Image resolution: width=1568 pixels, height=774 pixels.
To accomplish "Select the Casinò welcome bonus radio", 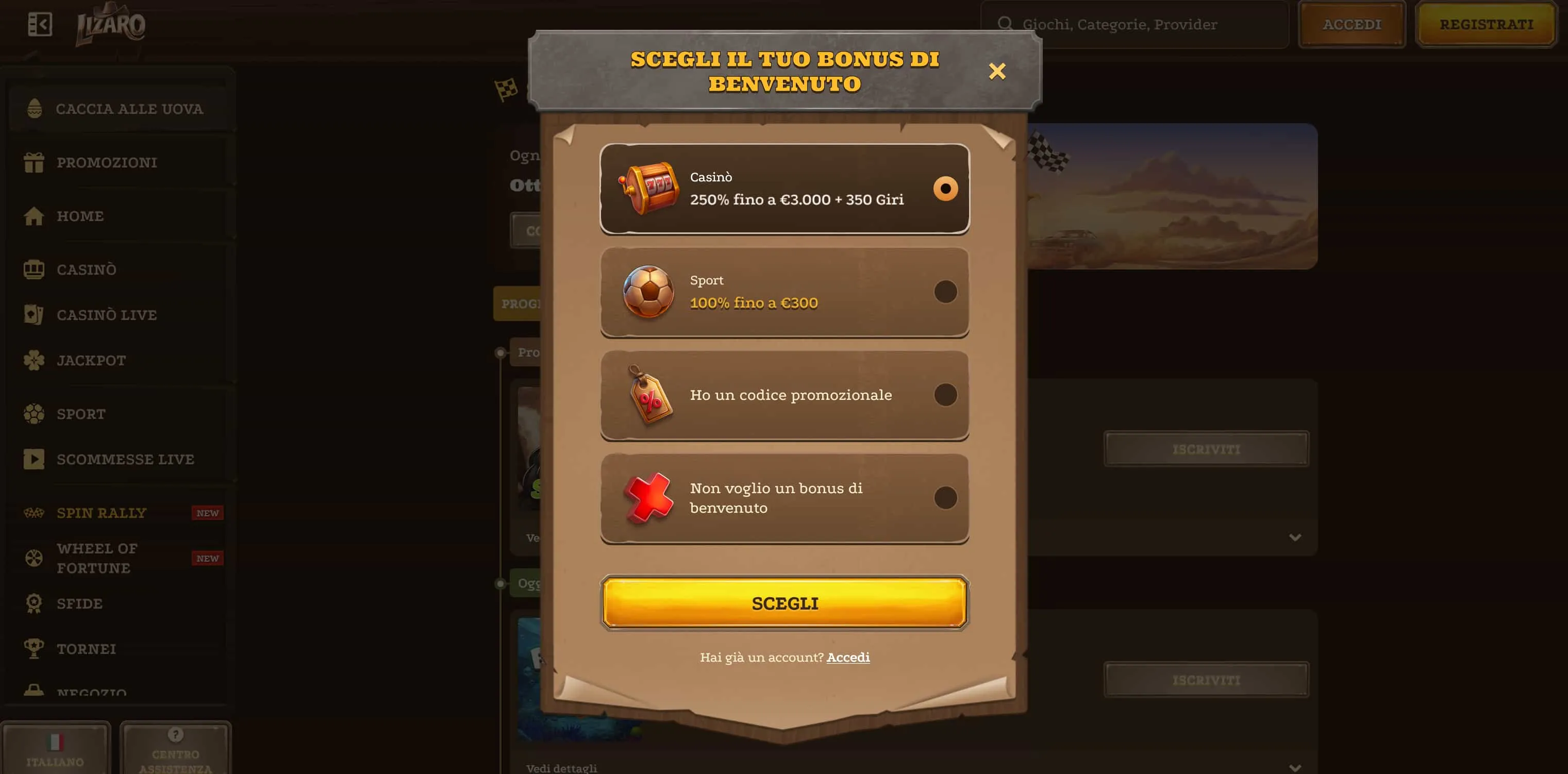I will coord(945,189).
